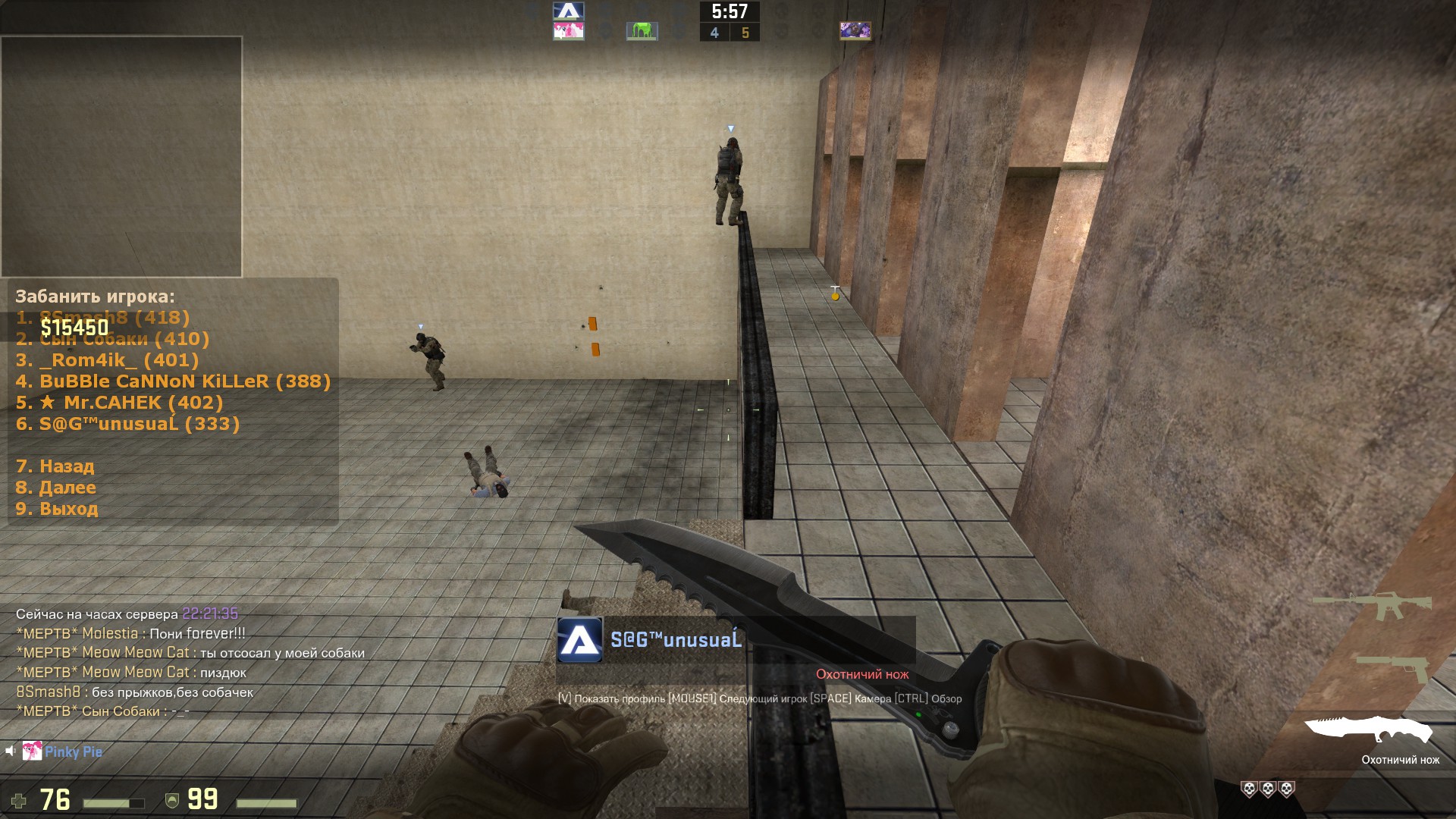Choose S@G™unusuaL (333) ban menu entry
The width and height of the screenshot is (1456, 819).
click(127, 424)
